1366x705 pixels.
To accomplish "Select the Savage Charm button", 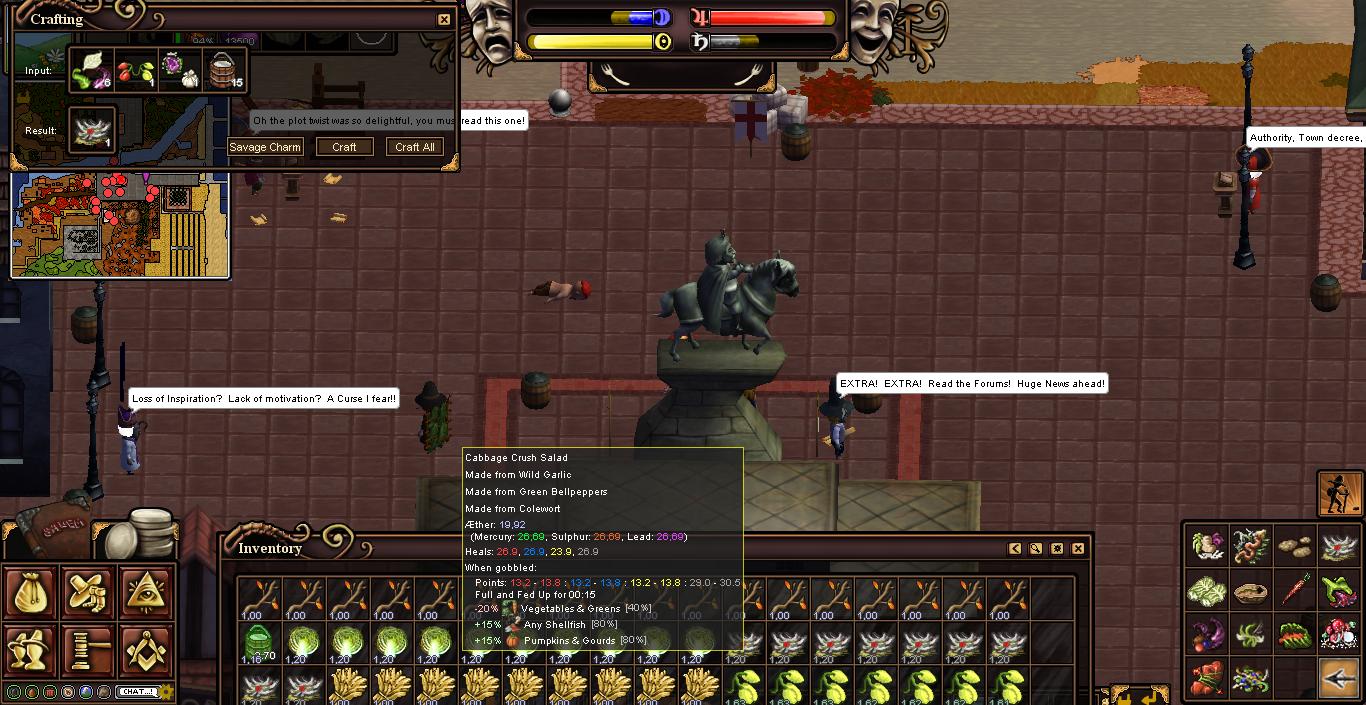I will pos(265,147).
